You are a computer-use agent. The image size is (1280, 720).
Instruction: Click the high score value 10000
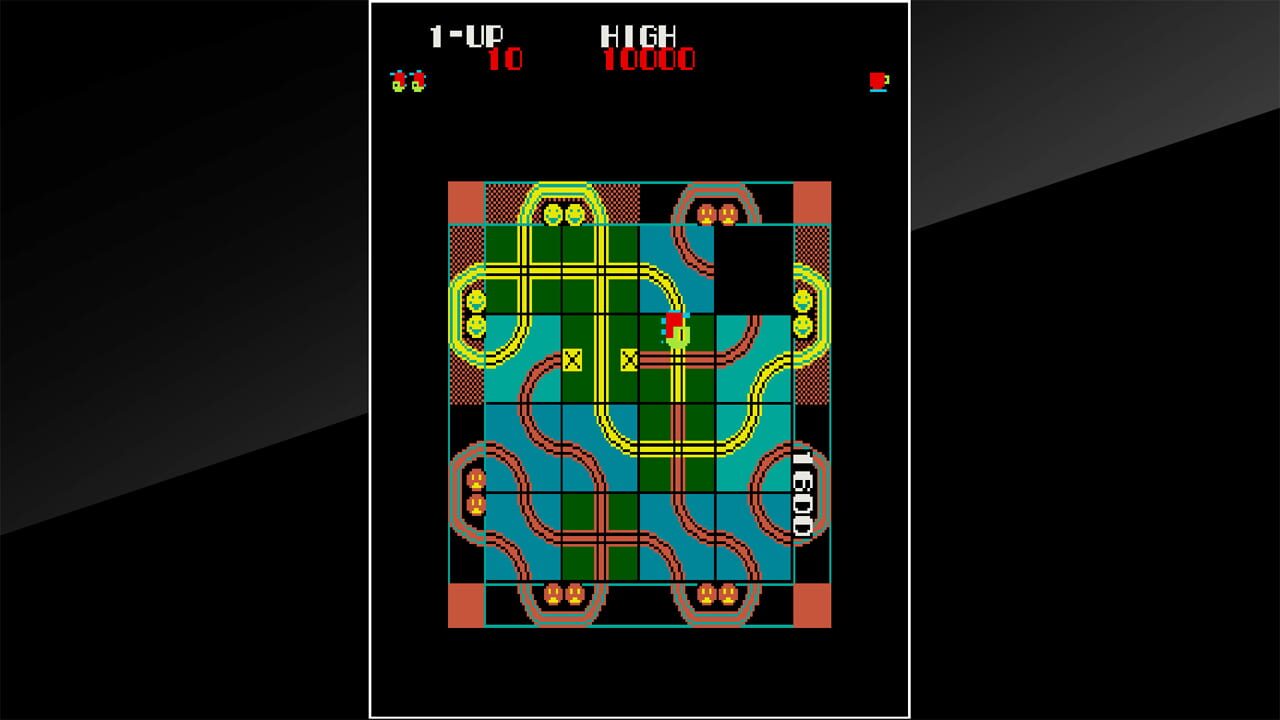[x=651, y=58]
